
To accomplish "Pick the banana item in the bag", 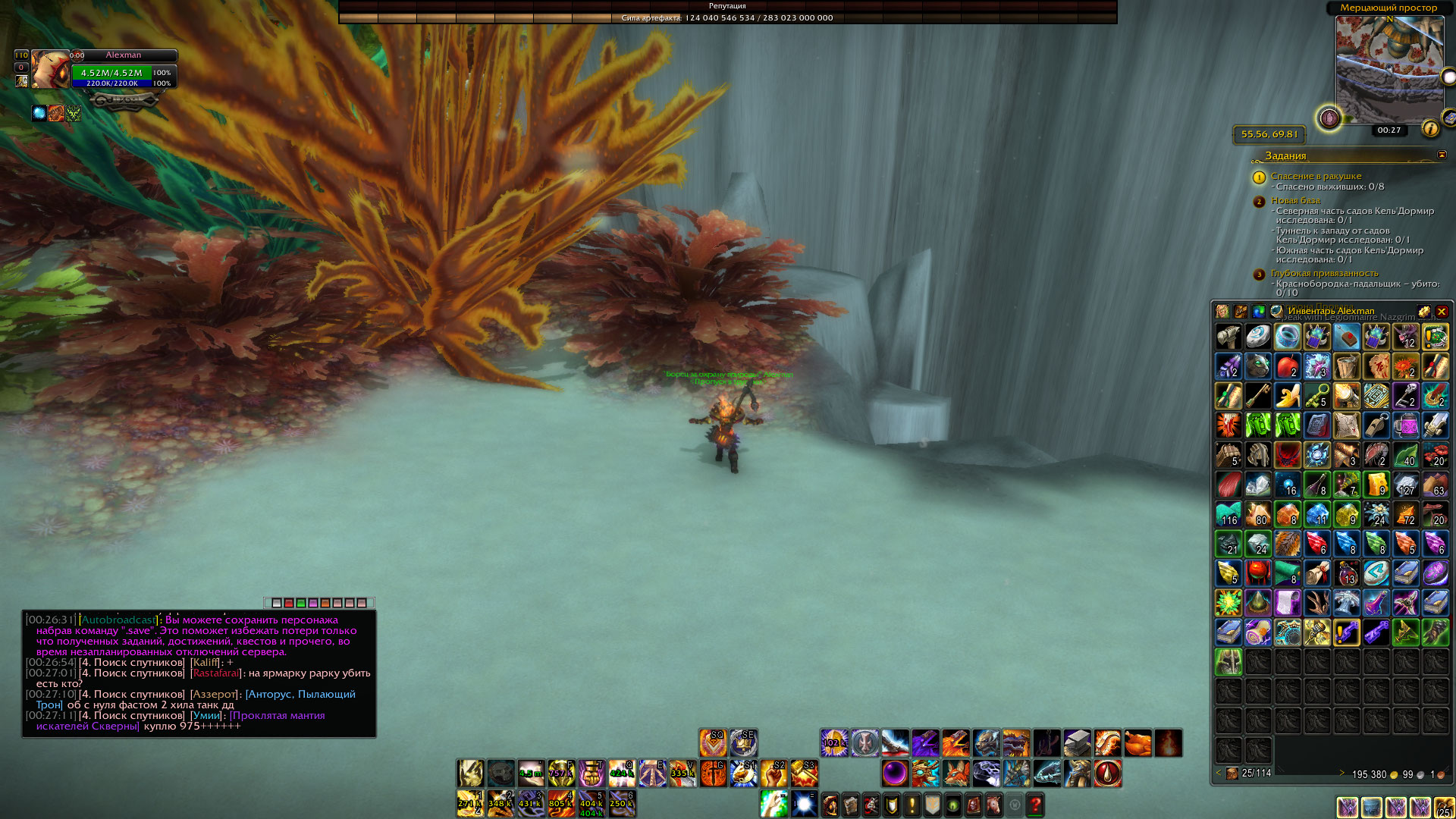I will pos(1287,396).
